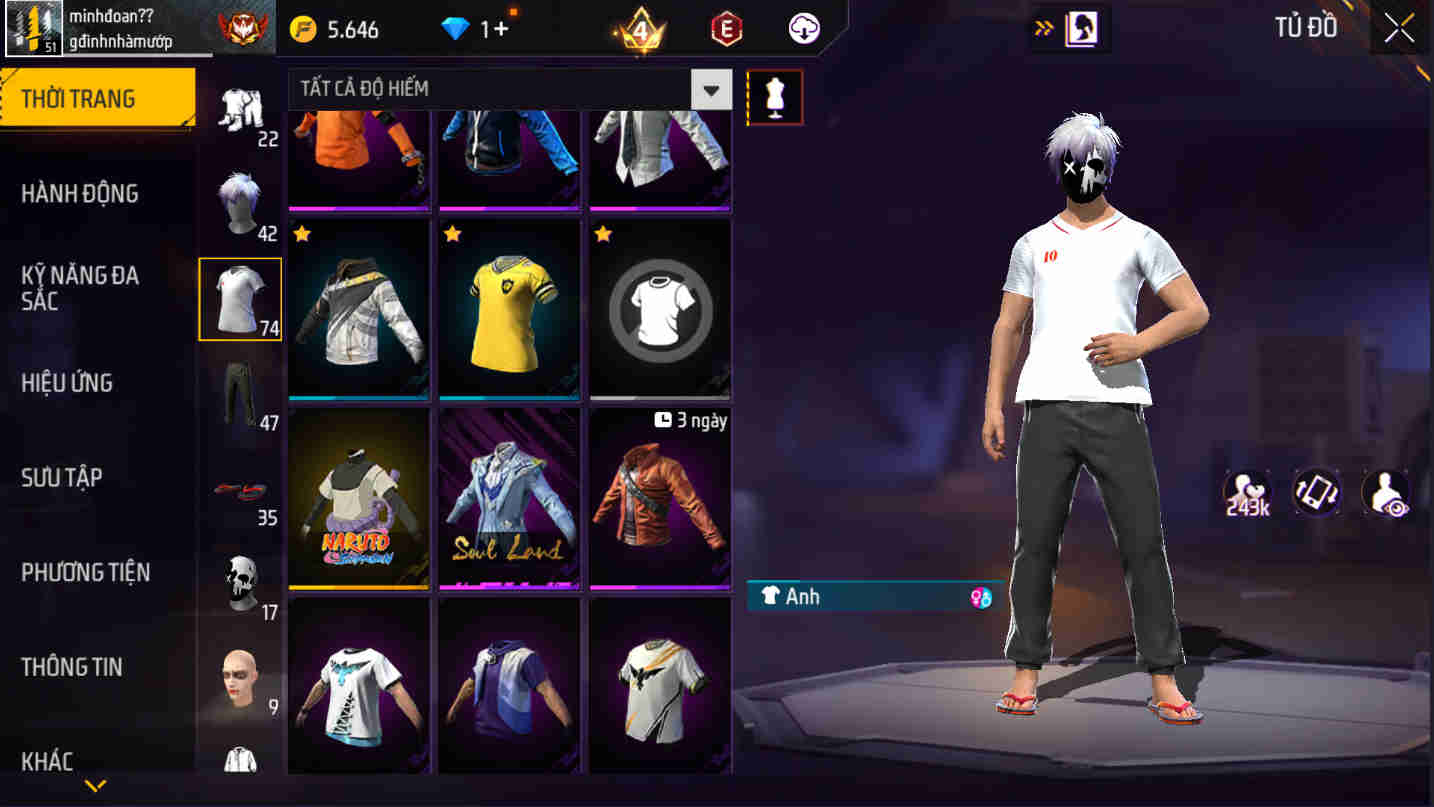This screenshot has width=1434, height=807.
Task: Select the yellow Brazil jersey thumbnail
Action: pos(509,308)
